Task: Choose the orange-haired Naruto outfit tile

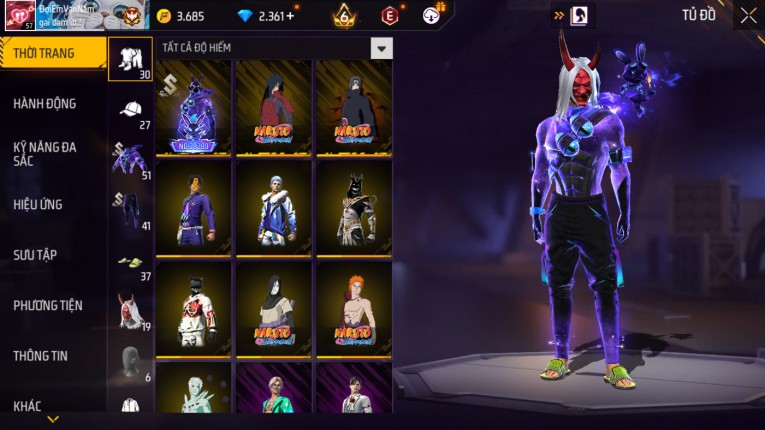Action: (354, 308)
